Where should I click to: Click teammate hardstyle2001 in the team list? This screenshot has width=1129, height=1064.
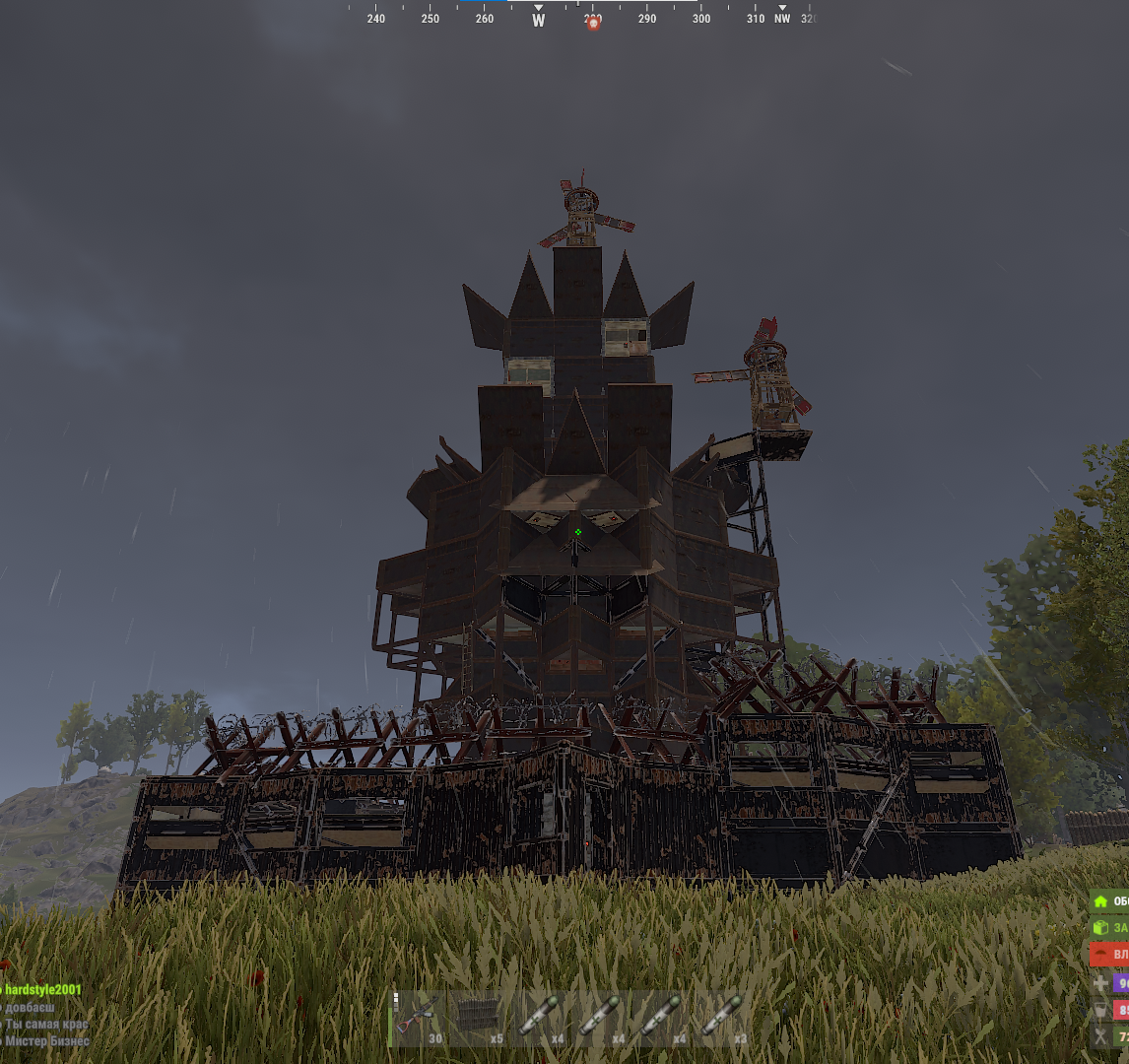(x=41, y=989)
